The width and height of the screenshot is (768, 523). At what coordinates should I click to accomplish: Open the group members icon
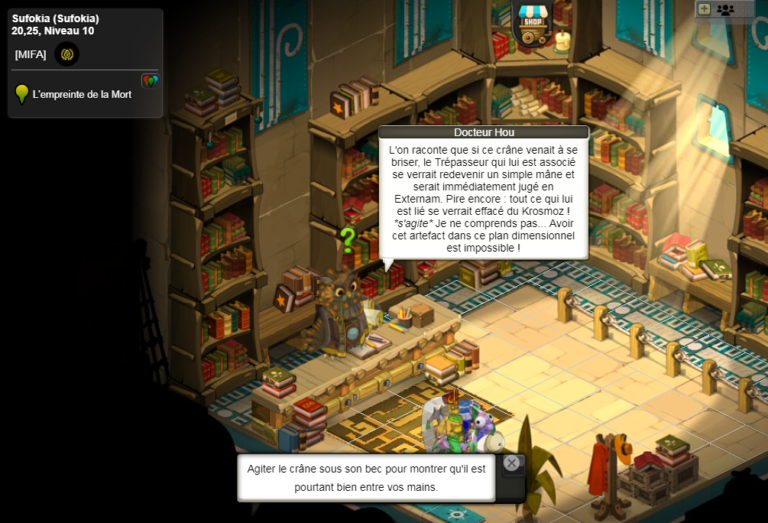coord(725,9)
